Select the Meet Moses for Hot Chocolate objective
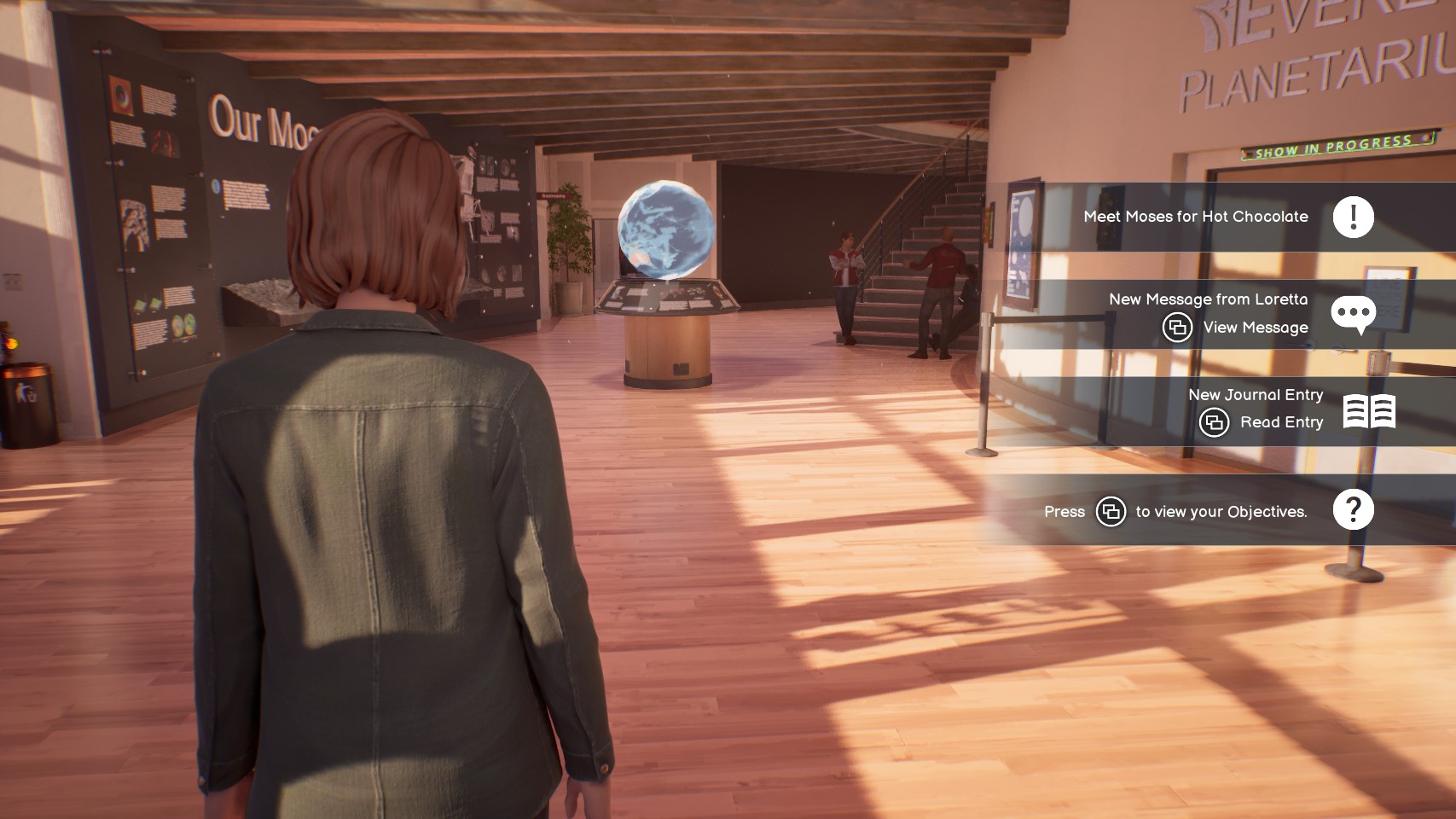 (1195, 217)
